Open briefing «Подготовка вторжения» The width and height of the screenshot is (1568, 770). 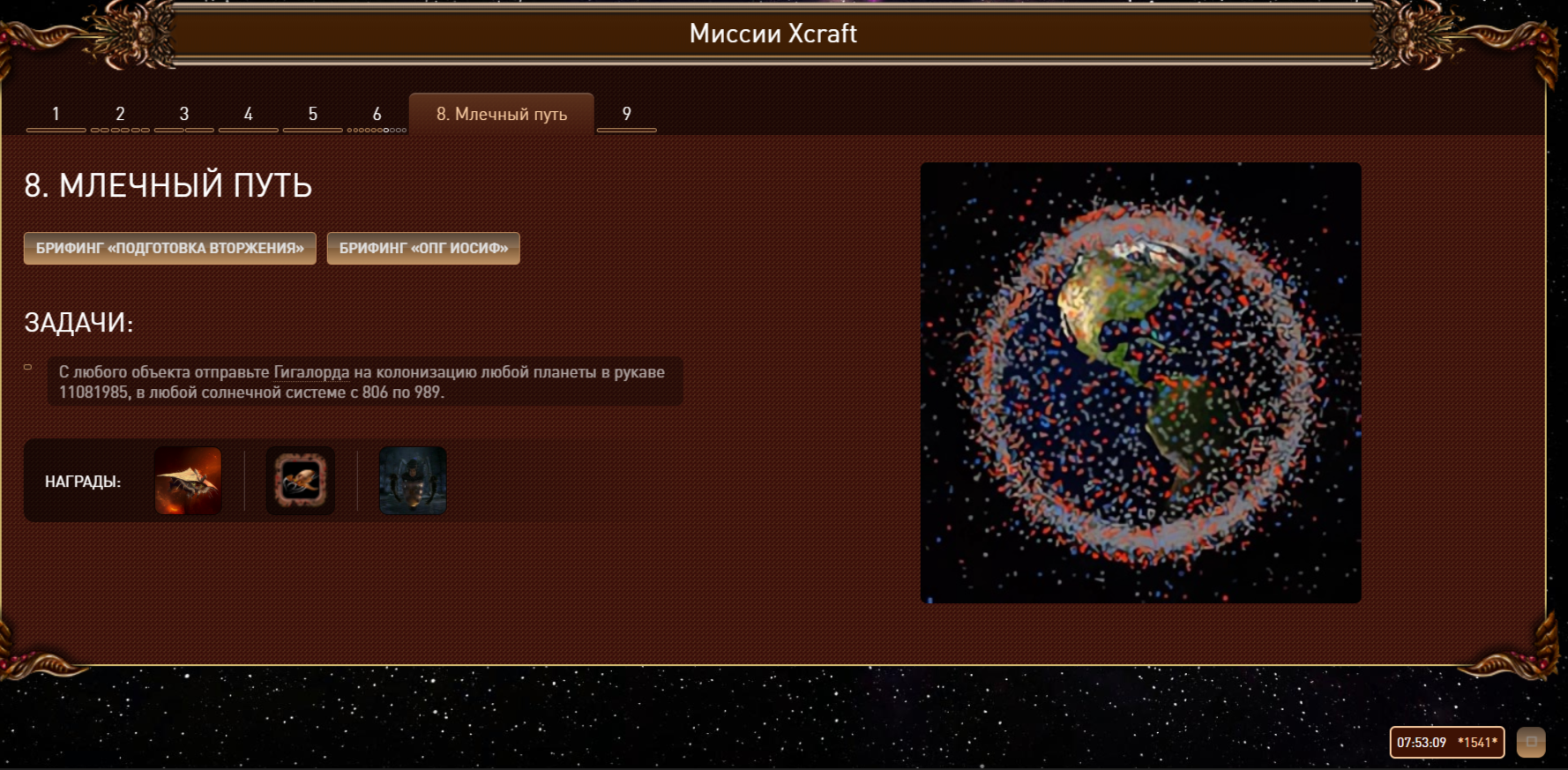click(170, 249)
